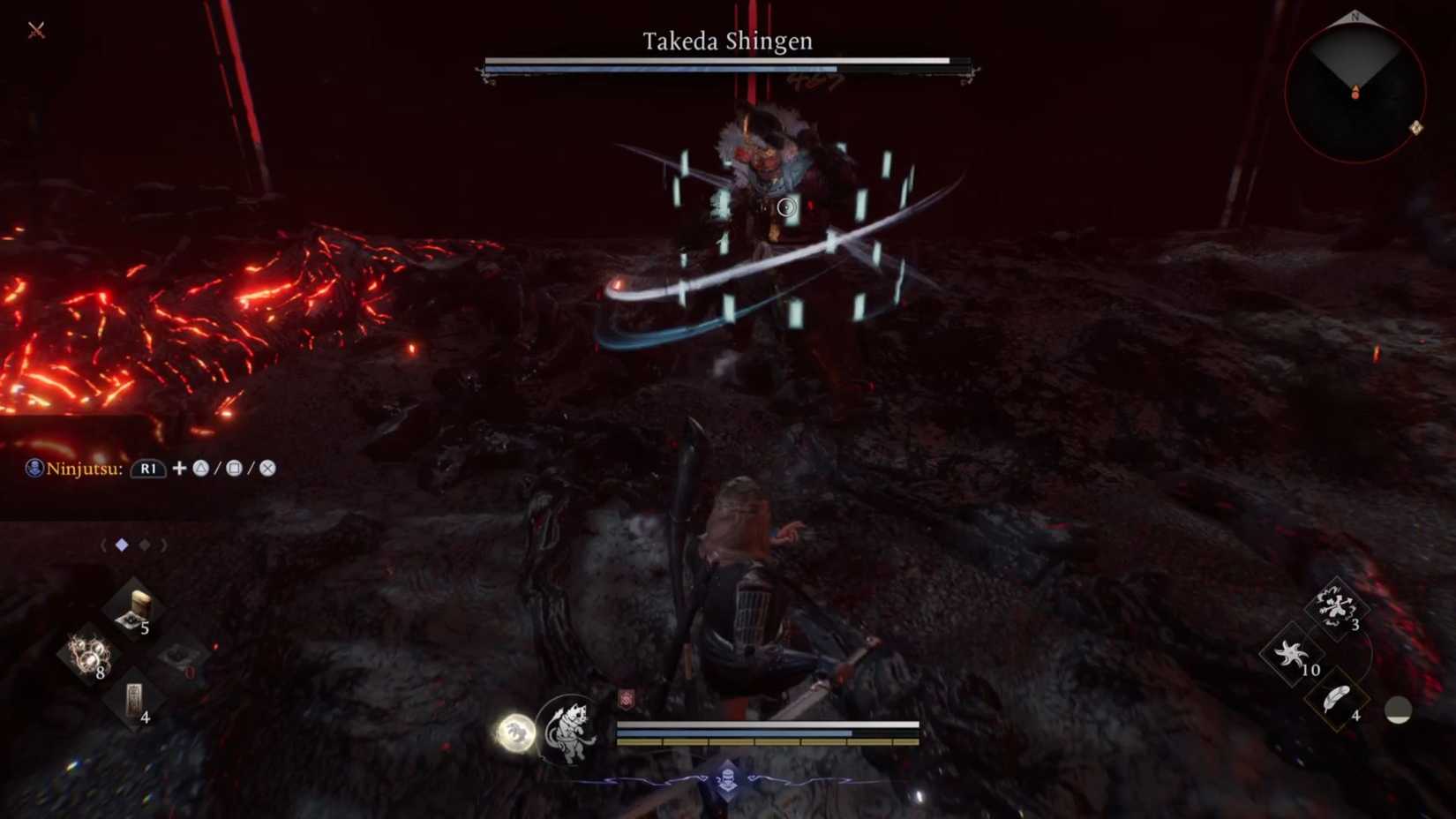Toggle the grey stance indicator circle bottom right

1399,709
